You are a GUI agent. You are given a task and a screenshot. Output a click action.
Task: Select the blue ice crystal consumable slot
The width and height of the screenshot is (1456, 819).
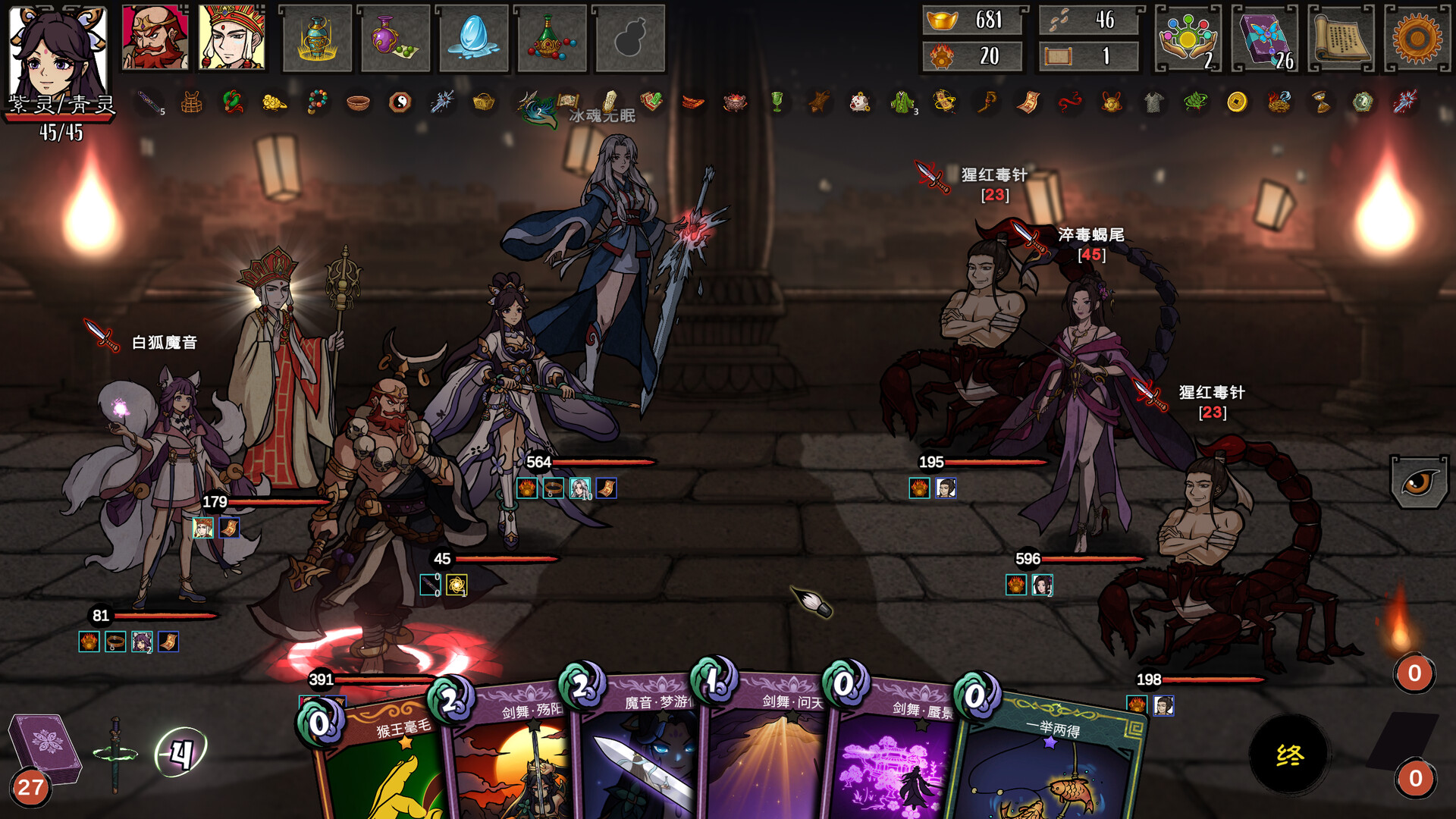pyautogui.click(x=473, y=39)
